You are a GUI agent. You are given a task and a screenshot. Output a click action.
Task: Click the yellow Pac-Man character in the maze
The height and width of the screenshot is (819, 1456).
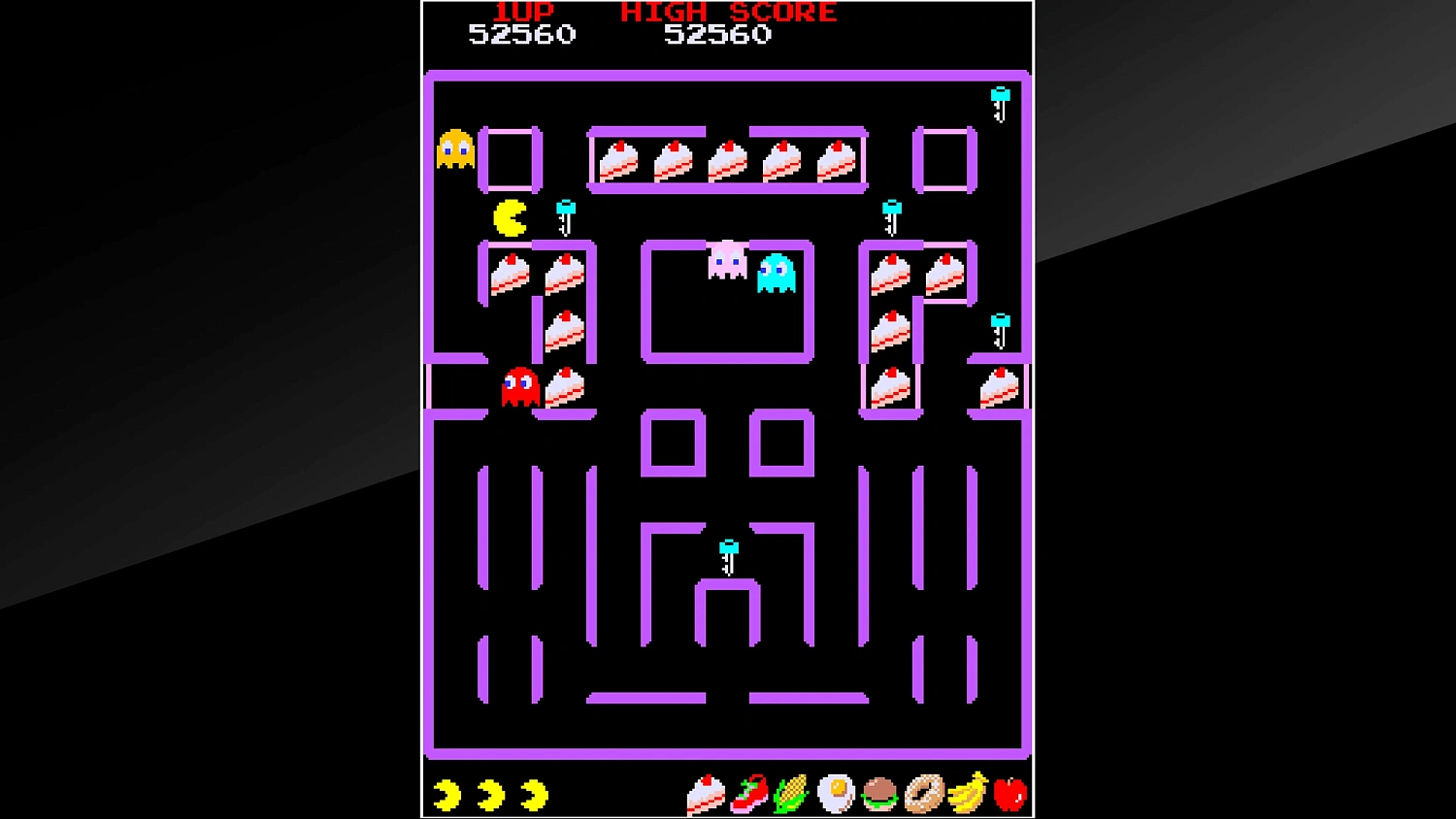click(x=512, y=215)
